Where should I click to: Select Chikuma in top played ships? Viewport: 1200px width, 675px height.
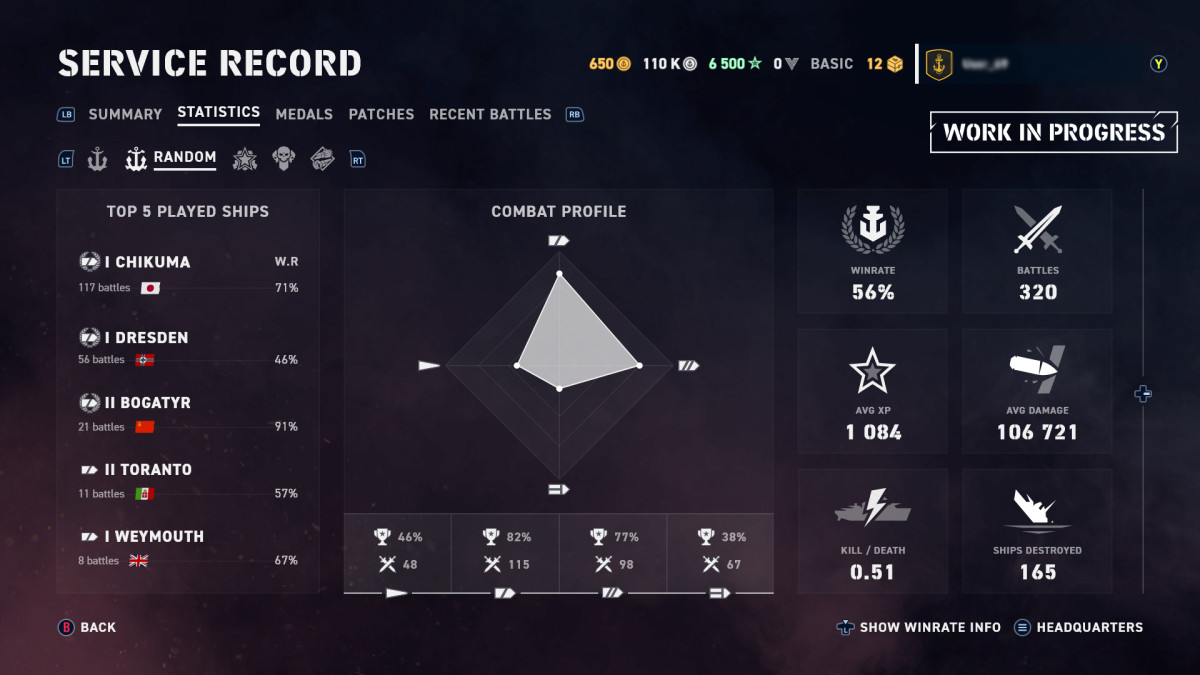(x=188, y=274)
